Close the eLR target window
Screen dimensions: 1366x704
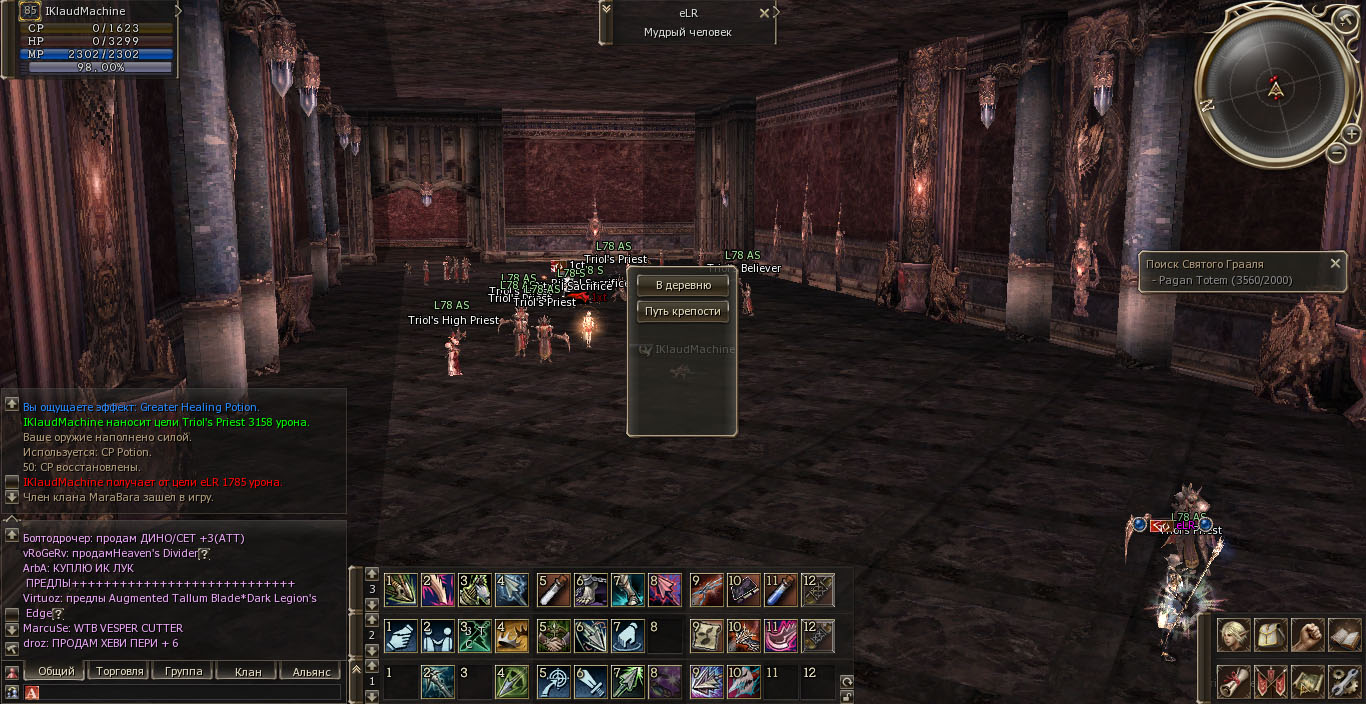[x=765, y=14]
